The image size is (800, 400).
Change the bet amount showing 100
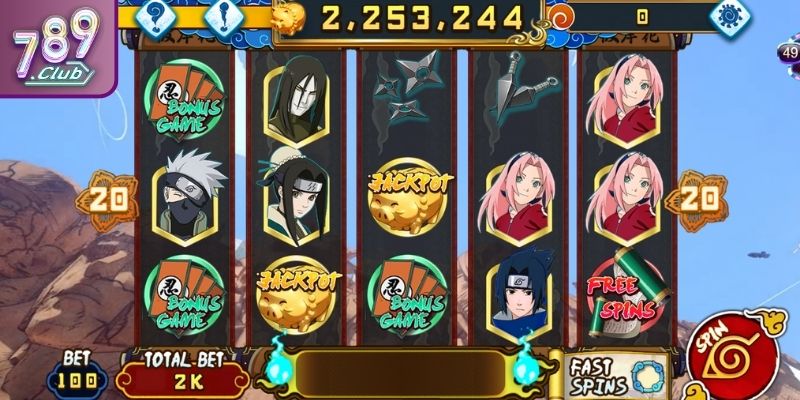click(x=76, y=380)
